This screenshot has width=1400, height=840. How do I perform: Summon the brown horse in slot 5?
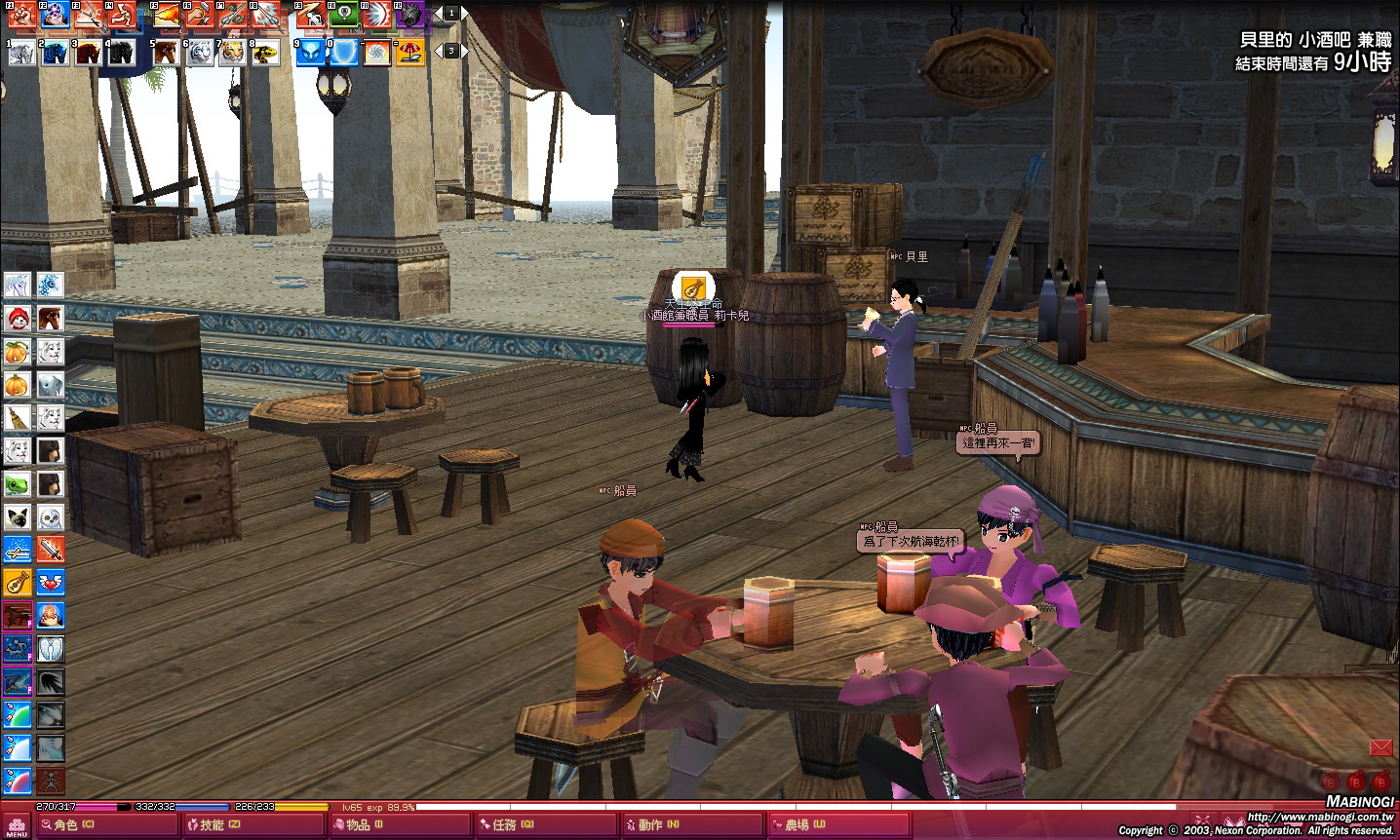(x=166, y=53)
